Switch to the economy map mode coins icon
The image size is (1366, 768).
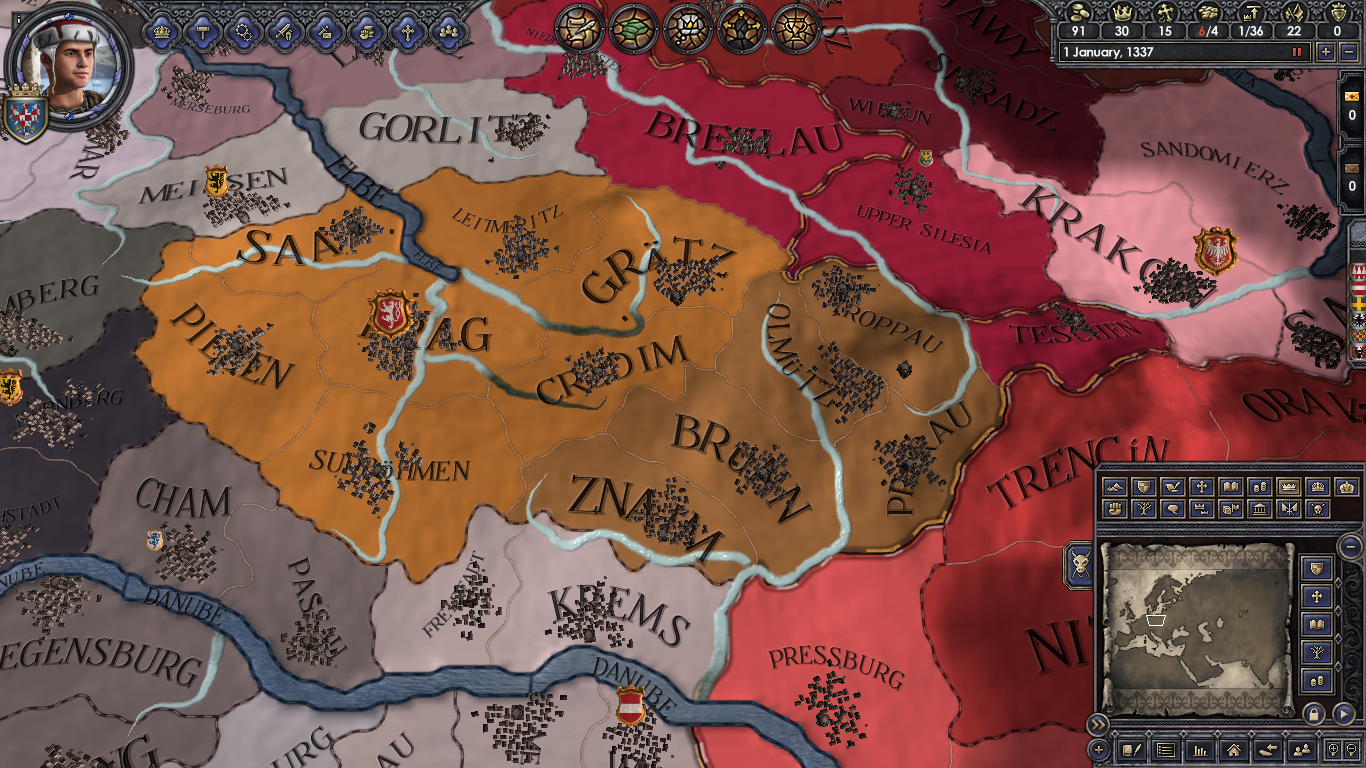click(1261, 488)
